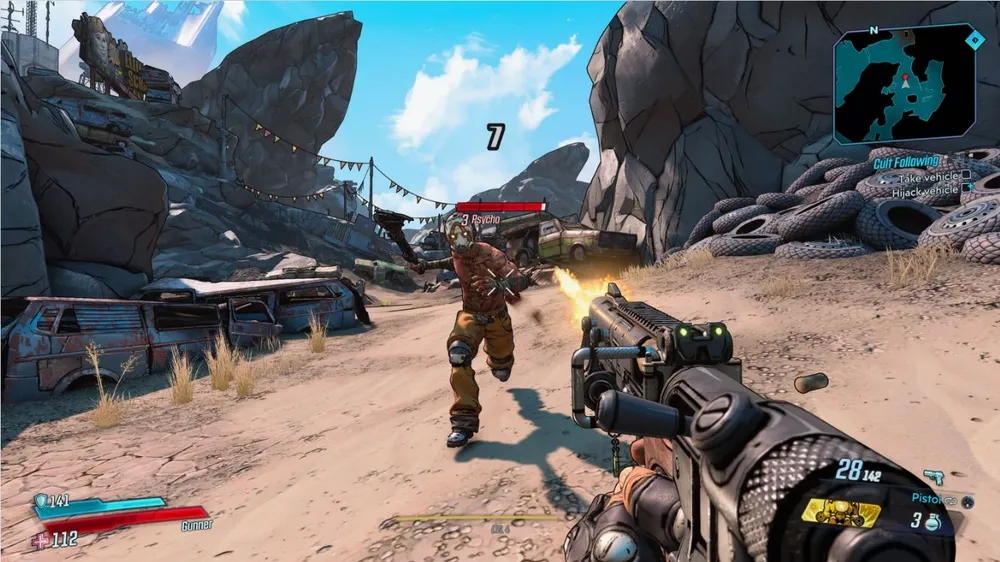Screen dimensions: 1000x562
Task: Click the shield icon next to 141
Action: (40, 501)
